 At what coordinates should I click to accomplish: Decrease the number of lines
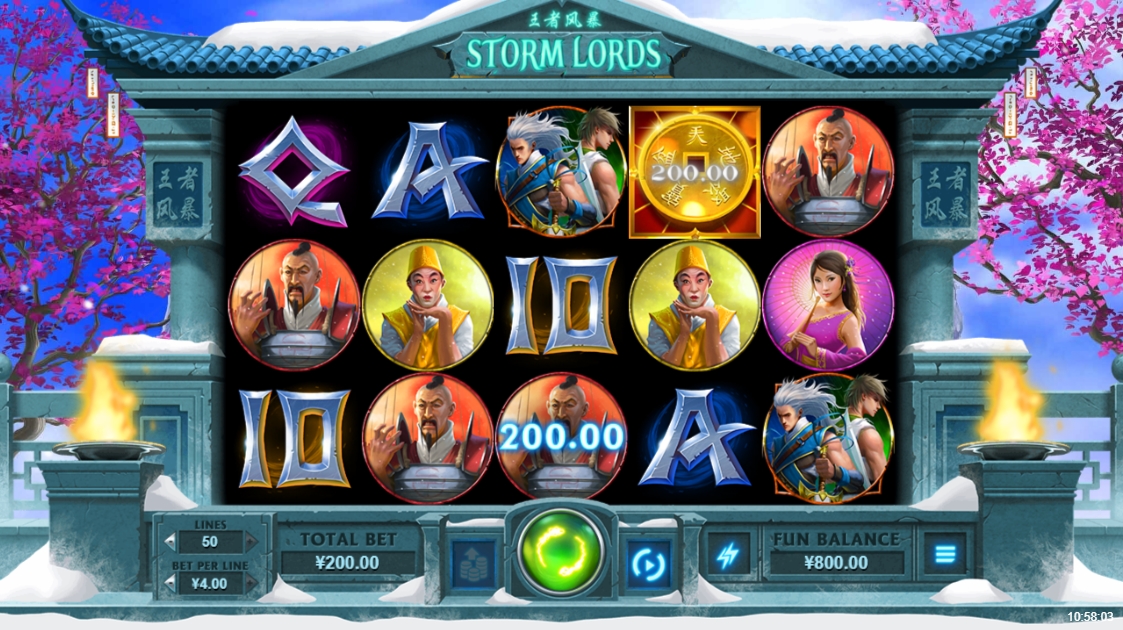(170, 542)
